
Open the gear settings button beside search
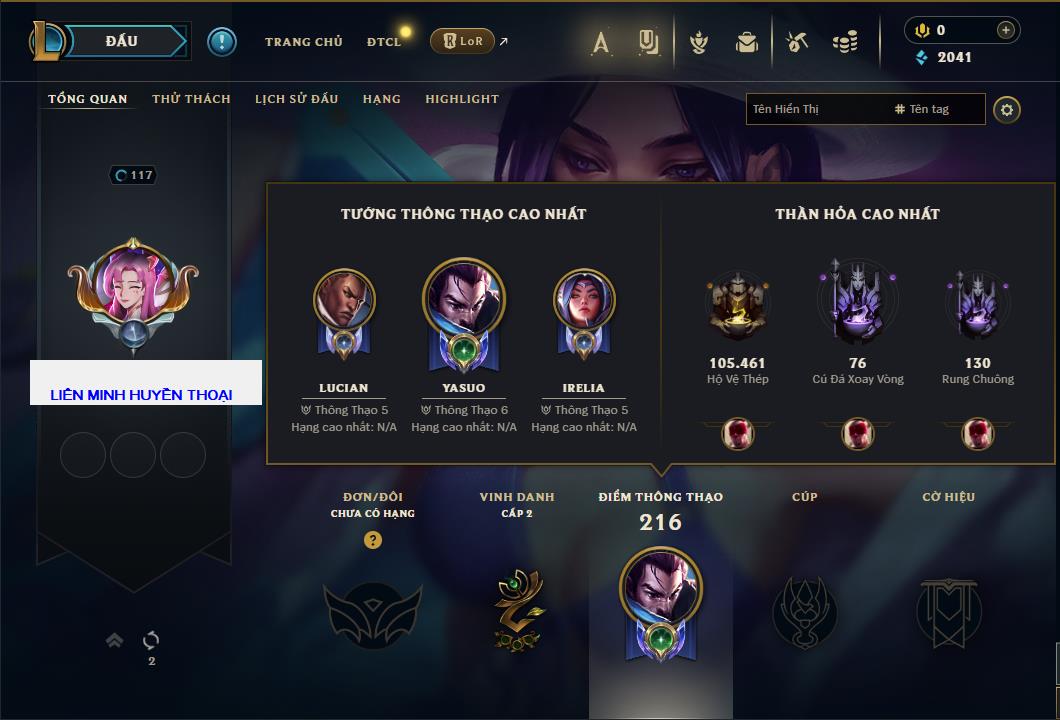click(1007, 109)
